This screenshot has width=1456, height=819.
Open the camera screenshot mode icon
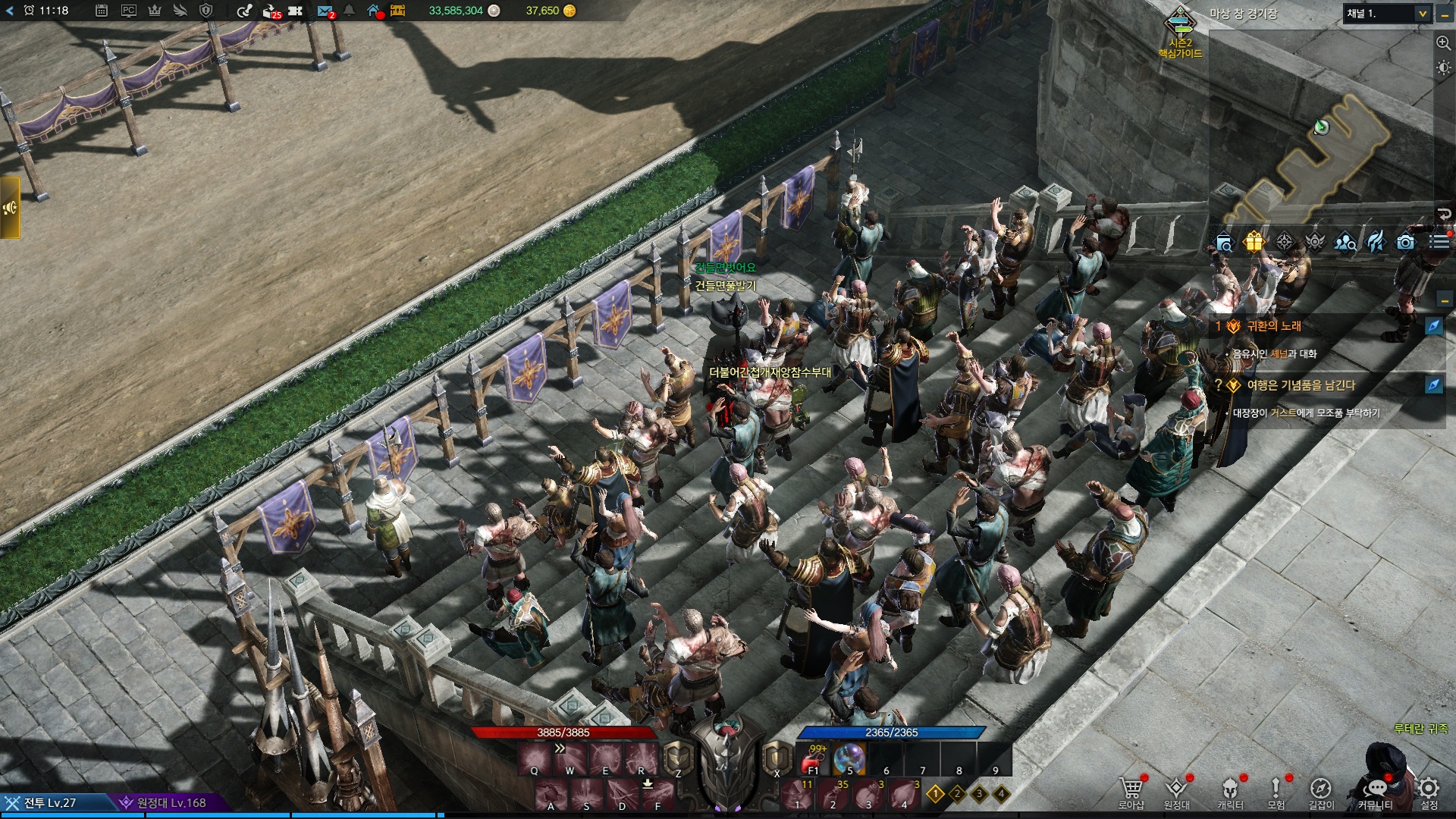coord(1405,242)
